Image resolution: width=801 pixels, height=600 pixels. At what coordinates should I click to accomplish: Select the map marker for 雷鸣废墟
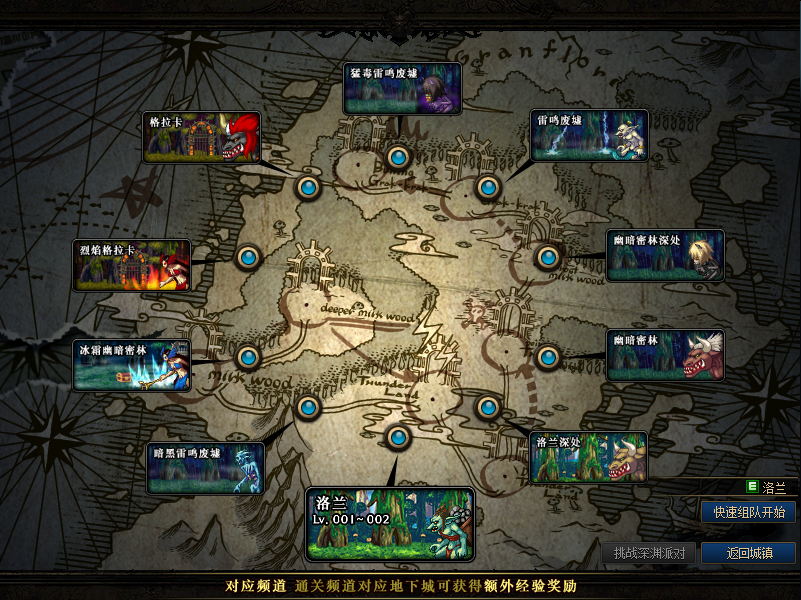(x=487, y=186)
